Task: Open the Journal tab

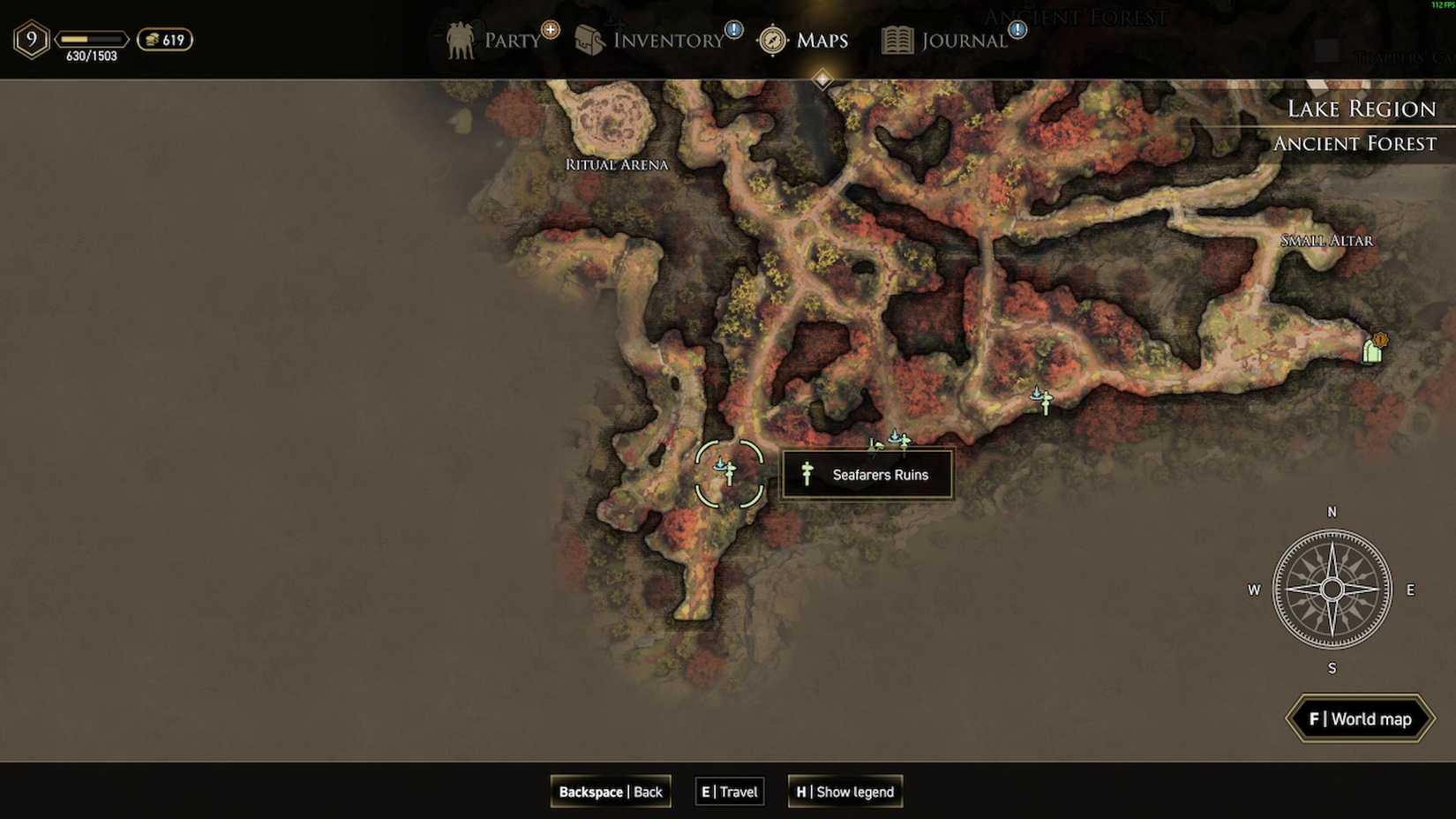Action: (962, 40)
